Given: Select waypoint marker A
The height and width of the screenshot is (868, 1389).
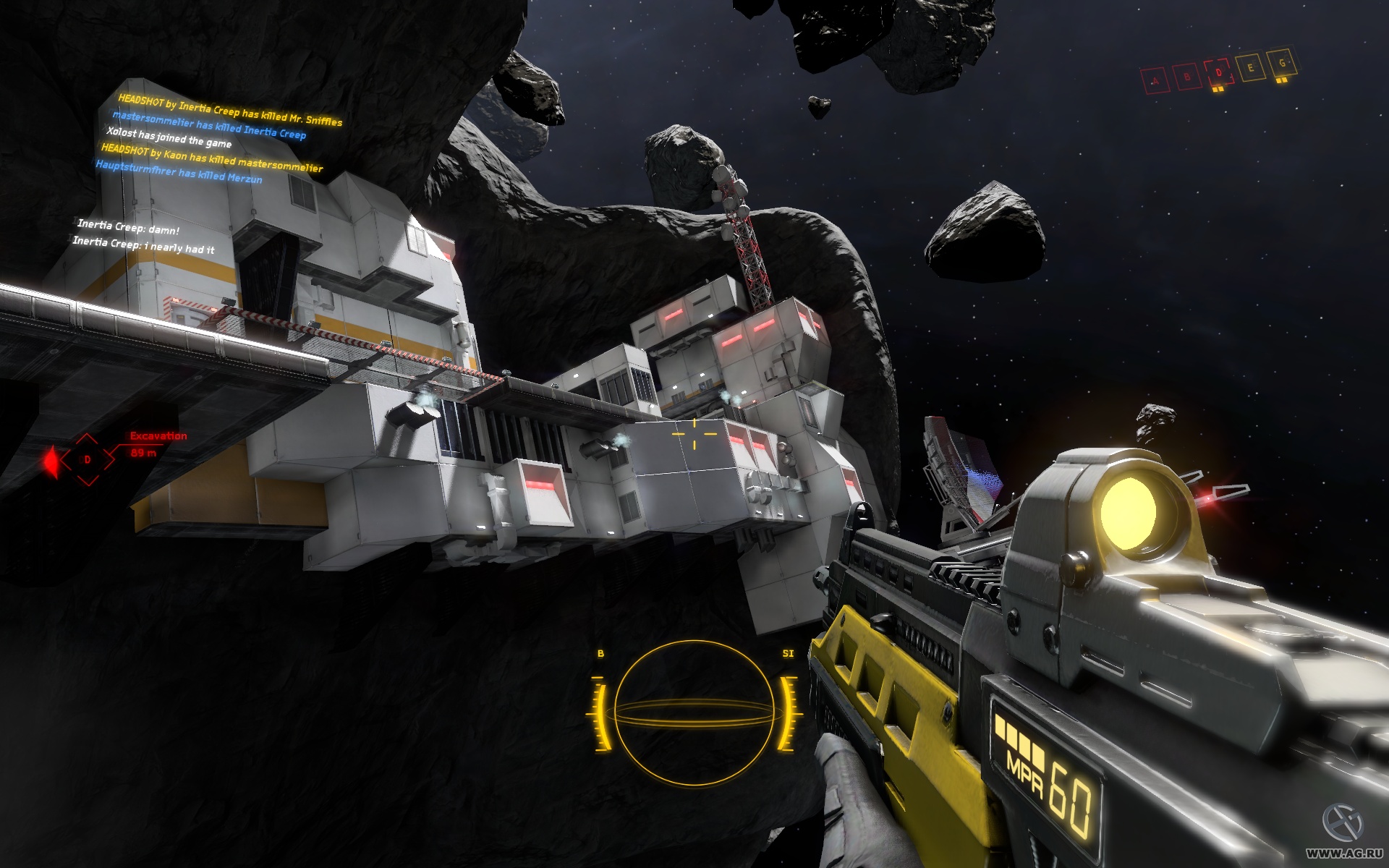Looking at the screenshot, I should point(1155,80).
